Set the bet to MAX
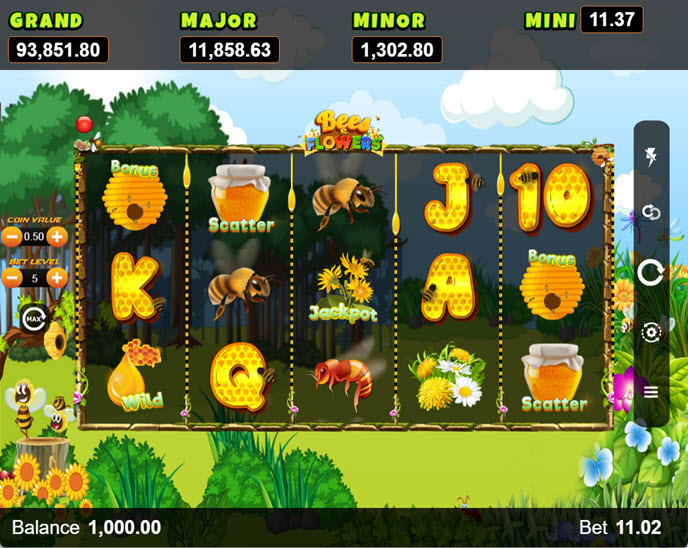The image size is (688, 548). coord(33,319)
